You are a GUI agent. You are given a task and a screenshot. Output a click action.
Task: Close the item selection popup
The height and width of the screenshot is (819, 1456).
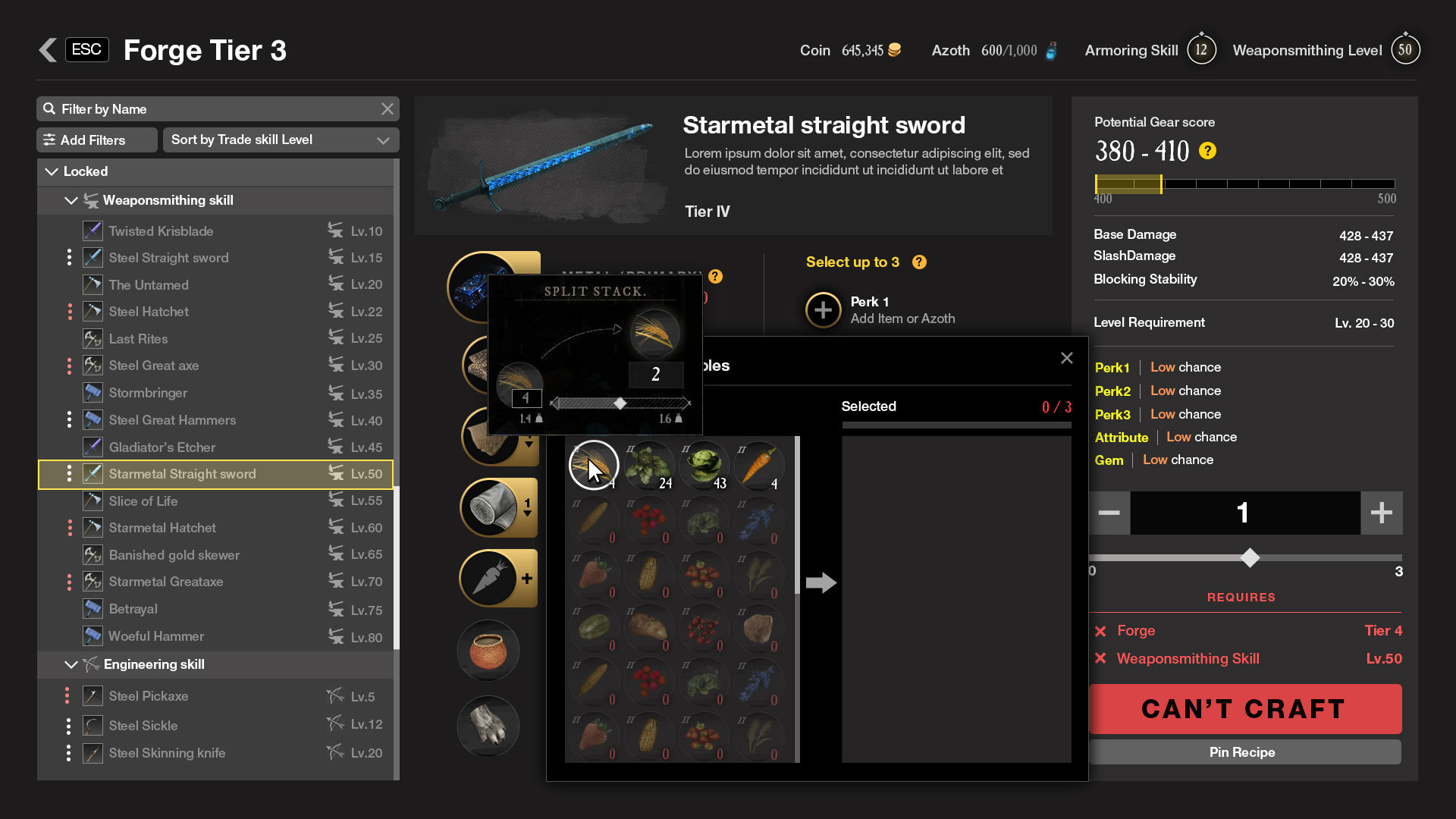(x=1066, y=358)
